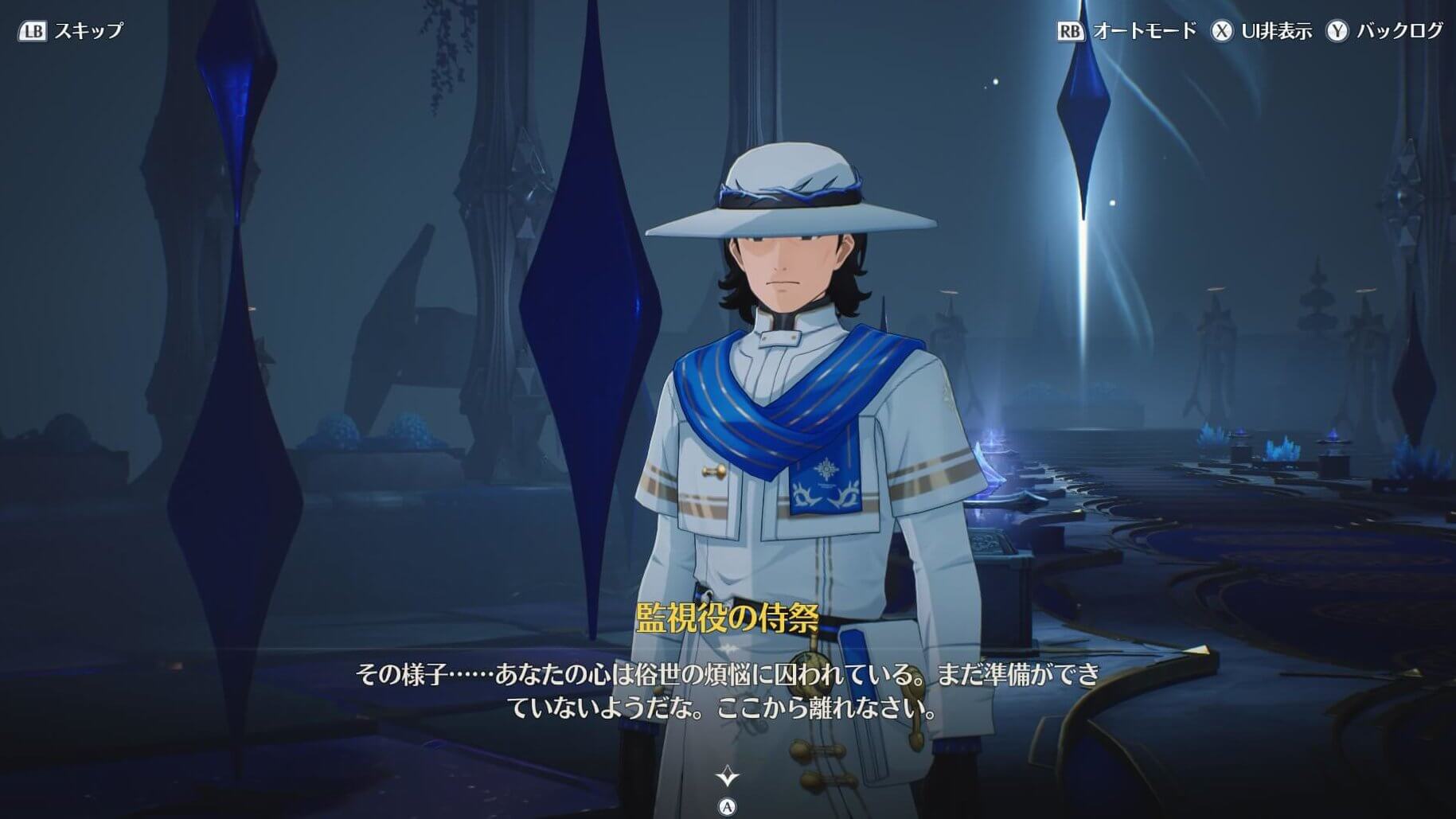This screenshot has width=1456, height=819.
Task: Enable オートモード auto-advance
Action: click(1126, 30)
